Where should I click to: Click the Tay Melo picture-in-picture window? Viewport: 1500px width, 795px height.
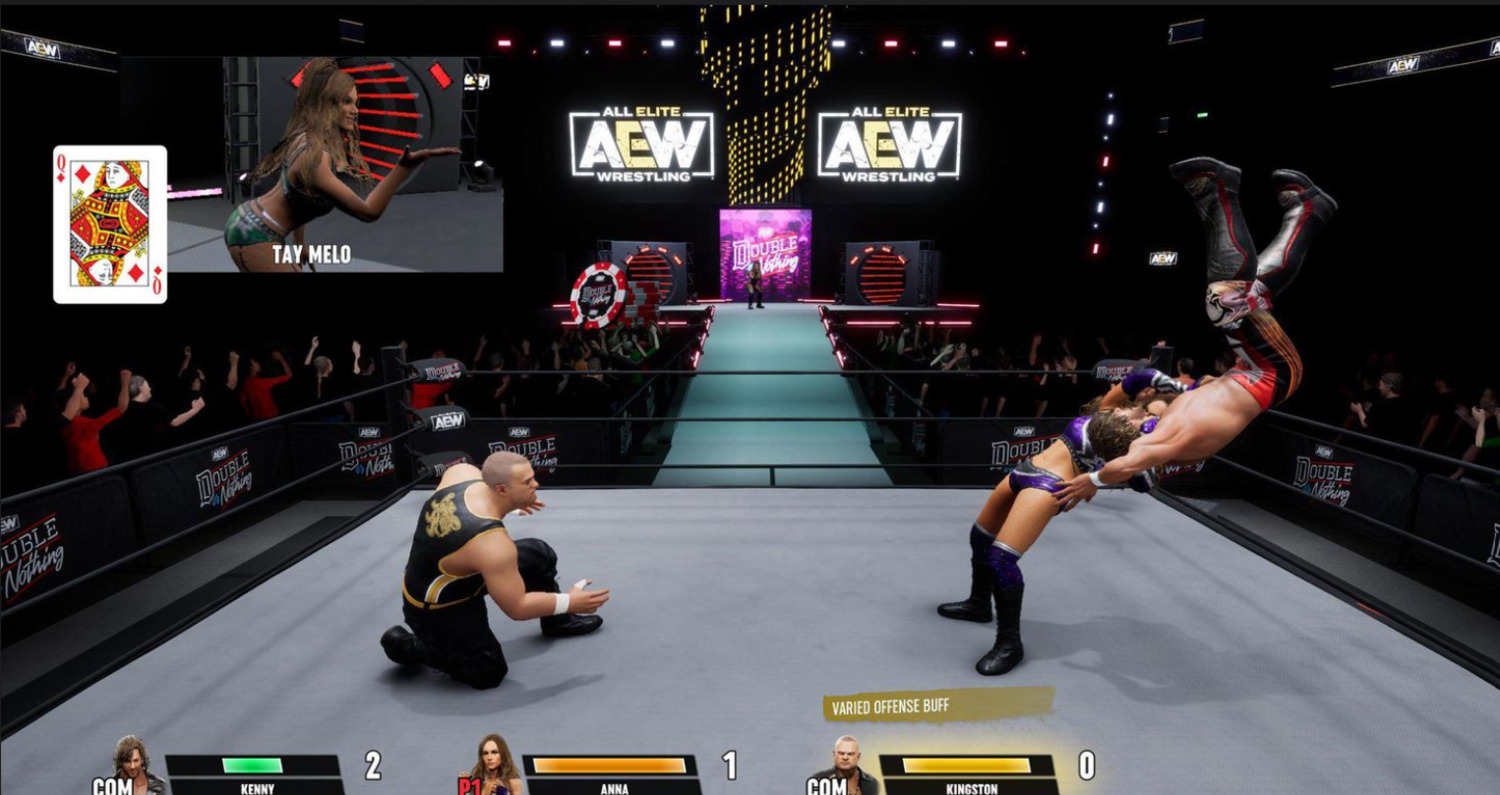pos(334,164)
